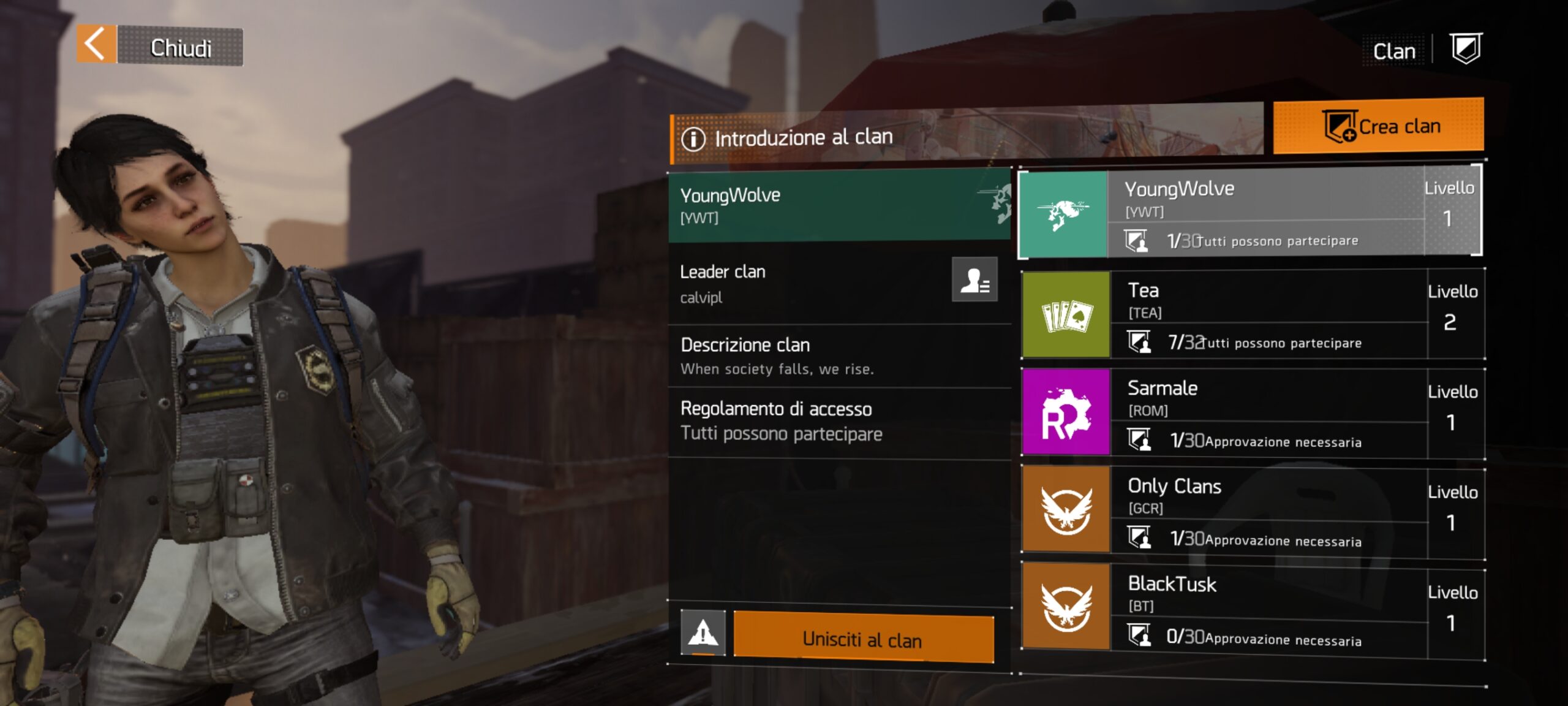Close the clan screen with Chiudi

(160, 46)
